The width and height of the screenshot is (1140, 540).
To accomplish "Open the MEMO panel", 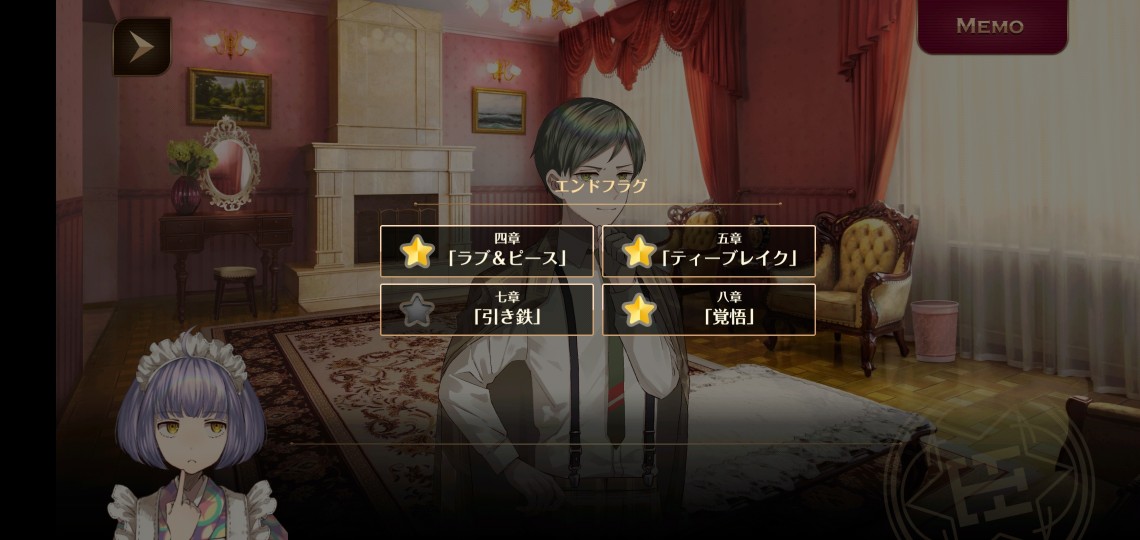I will click(990, 27).
